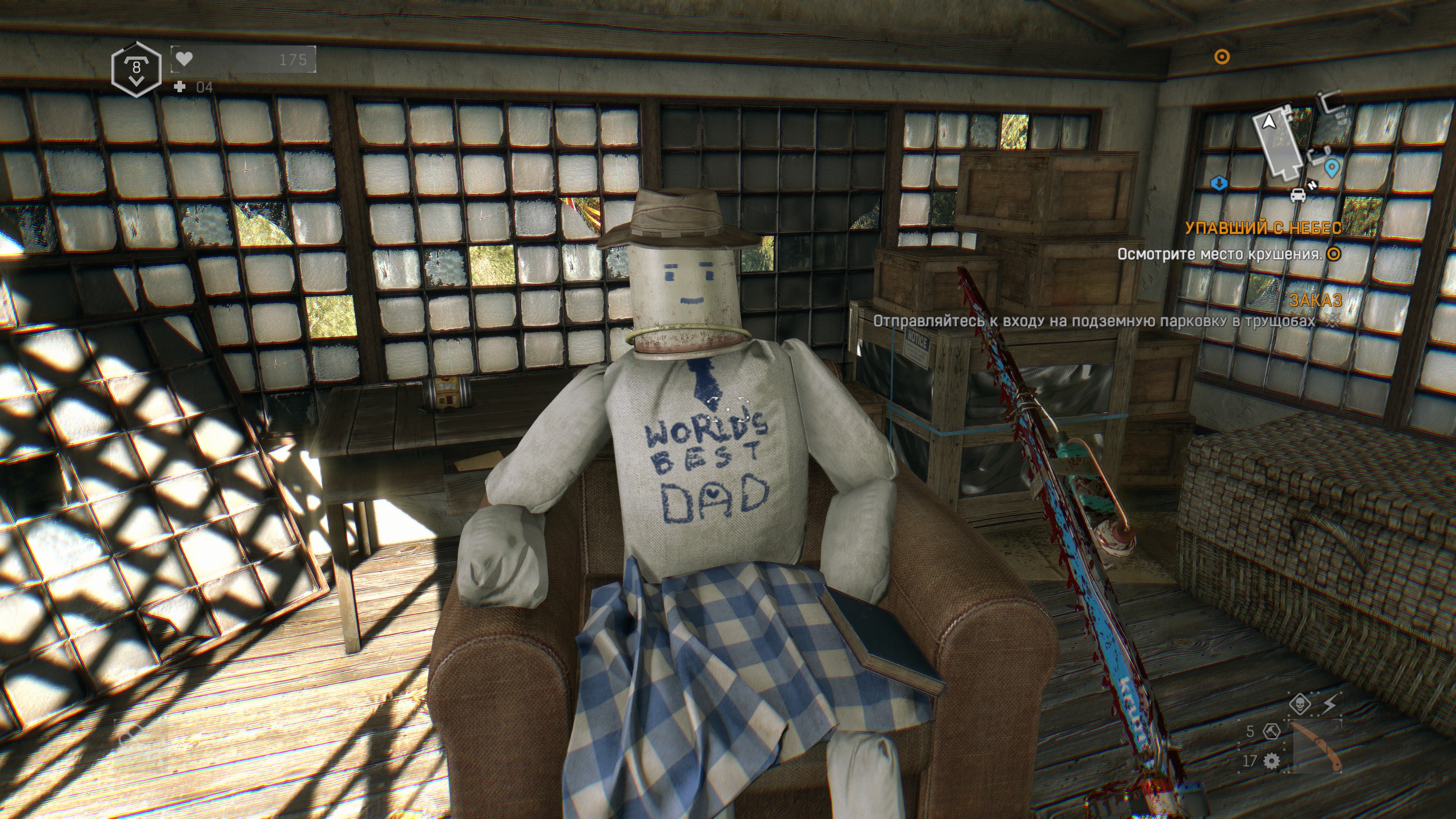Click the lightning bolt icon
Image resolution: width=1456 pixels, height=819 pixels.
[x=1330, y=704]
